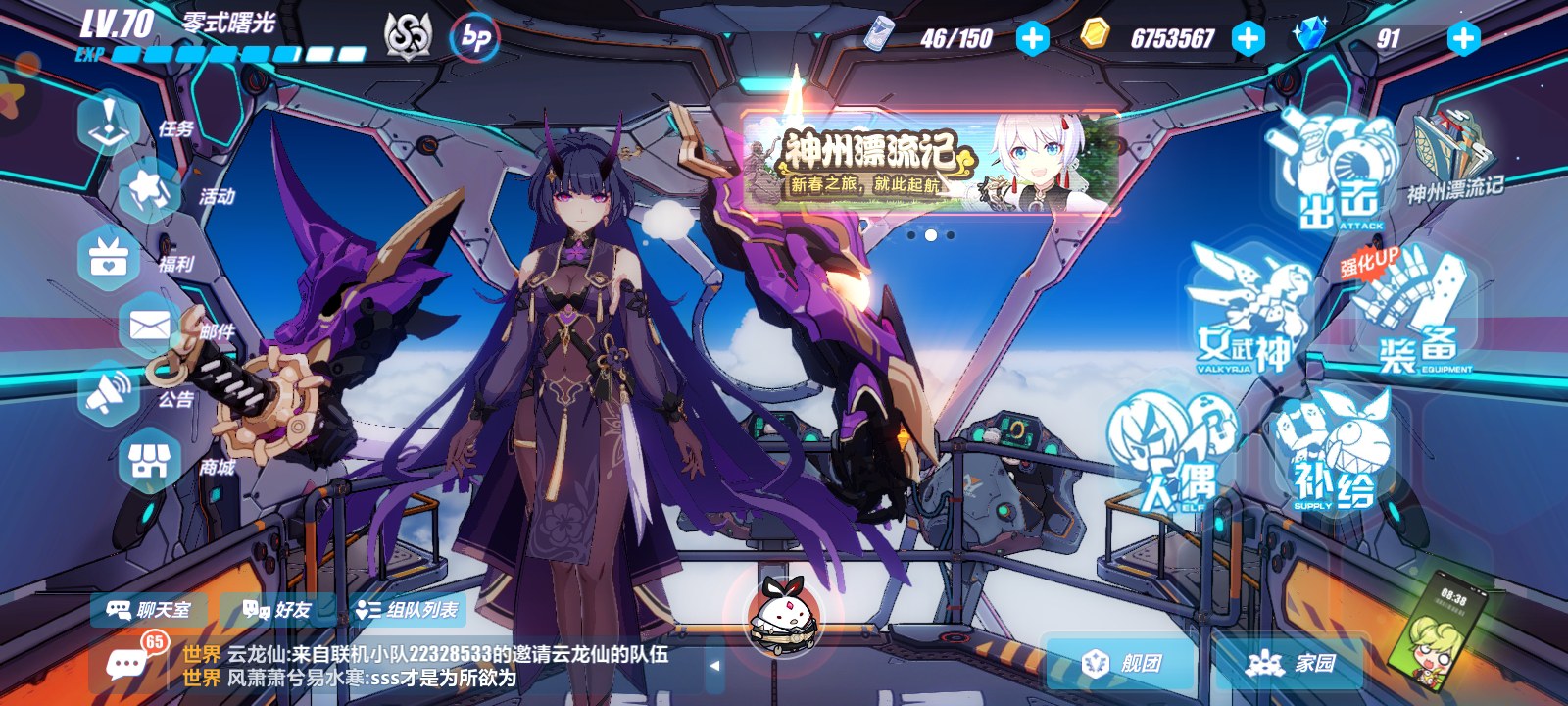Add stamina with the plus button
The height and width of the screenshot is (706, 1568).
pos(1032,38)
